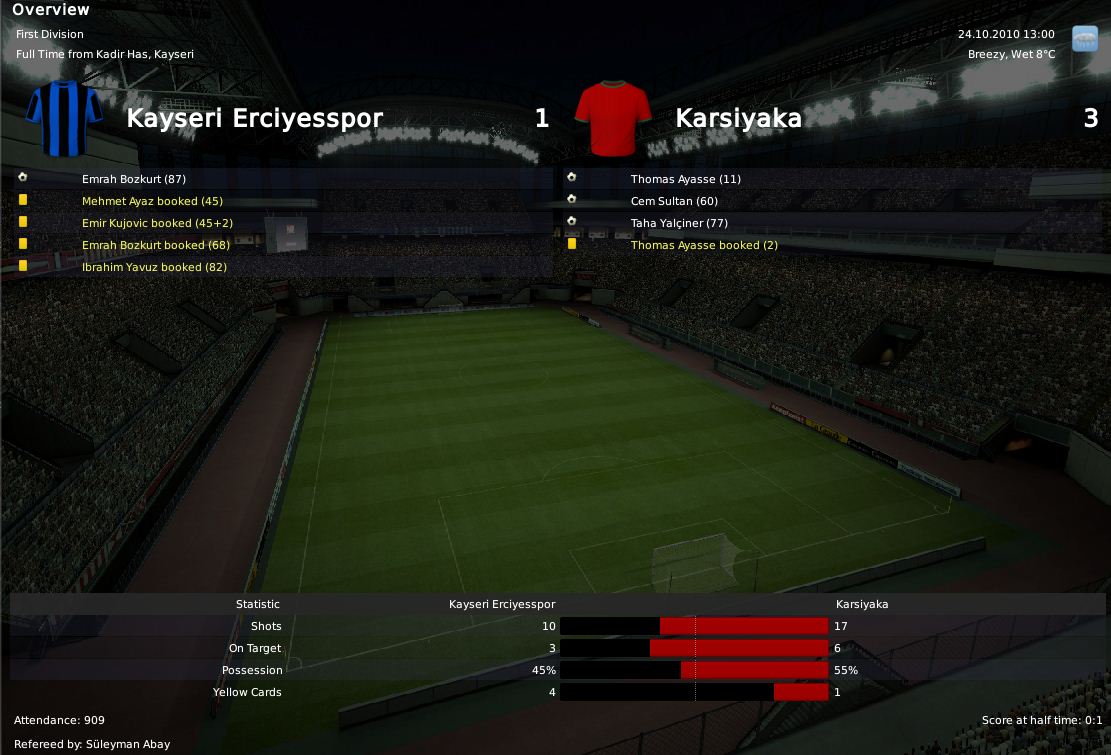Click the blue and black striped kit
Viewport: 1111px width, 755px height.
(x=64, y=118)
